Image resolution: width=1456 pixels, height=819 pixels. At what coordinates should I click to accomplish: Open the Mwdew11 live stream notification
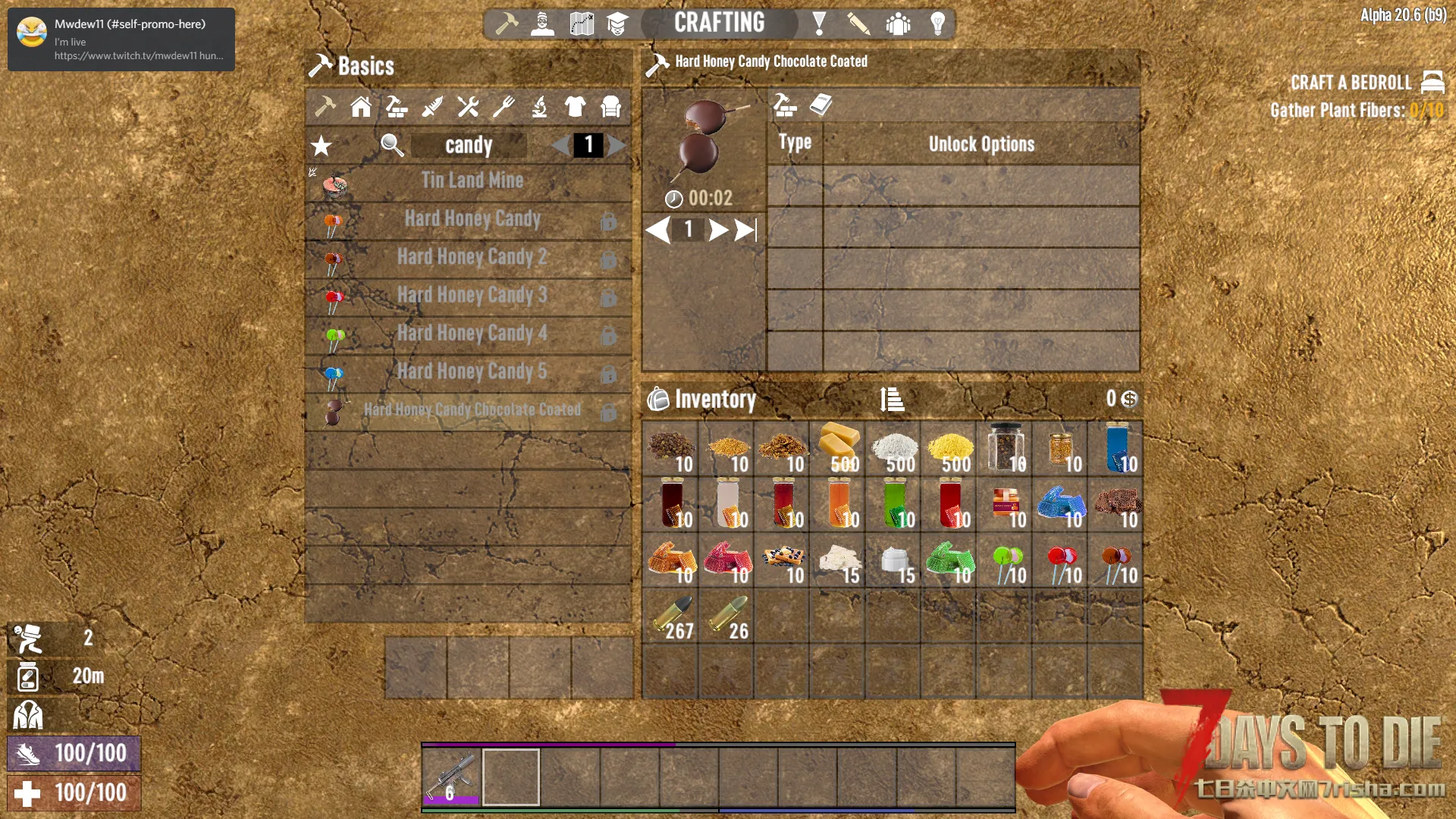[x=121, y=39]
